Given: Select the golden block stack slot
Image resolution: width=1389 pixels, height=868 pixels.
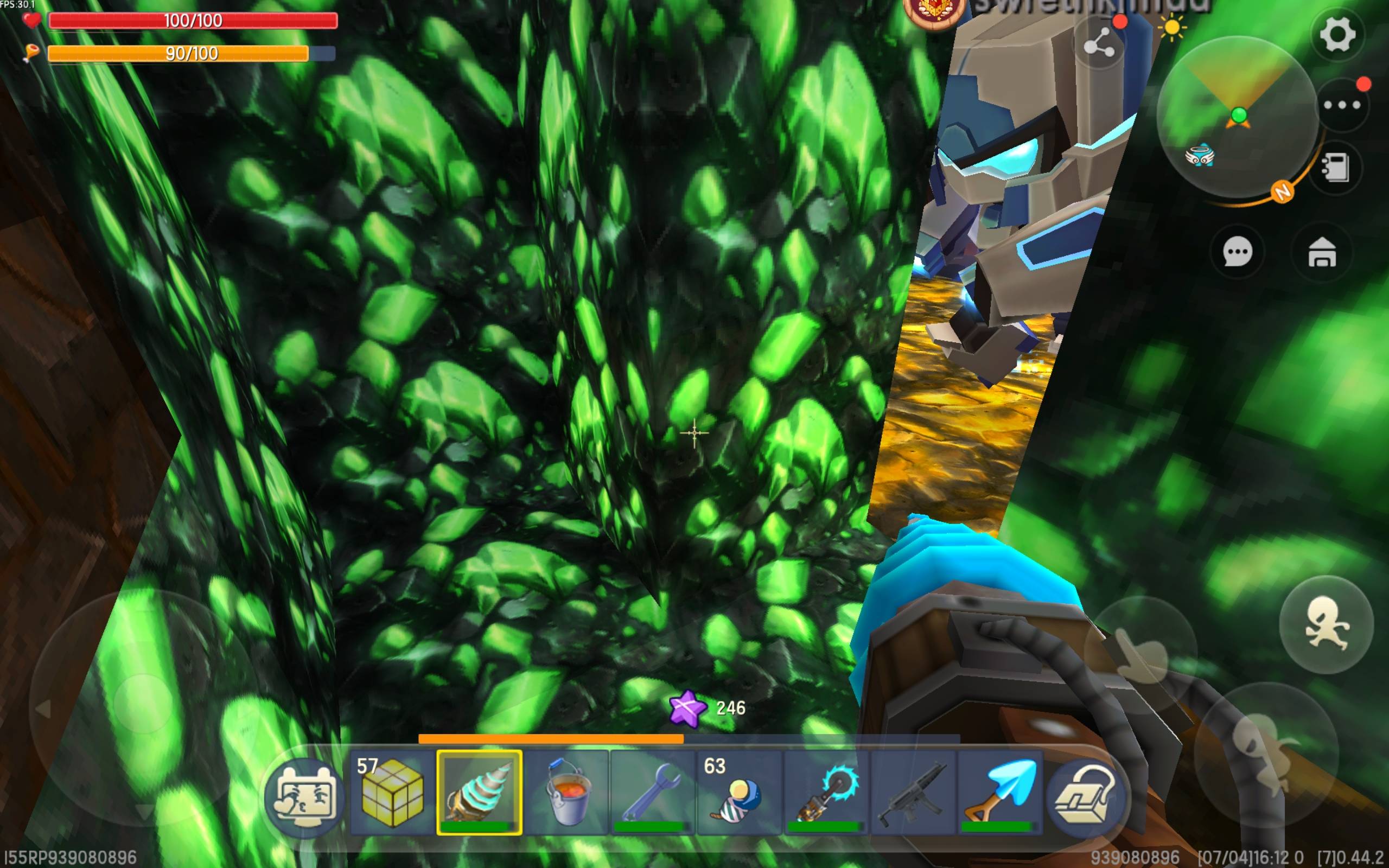Looking at the screenshot, I should pyautogui.click(x=393, y=792).
